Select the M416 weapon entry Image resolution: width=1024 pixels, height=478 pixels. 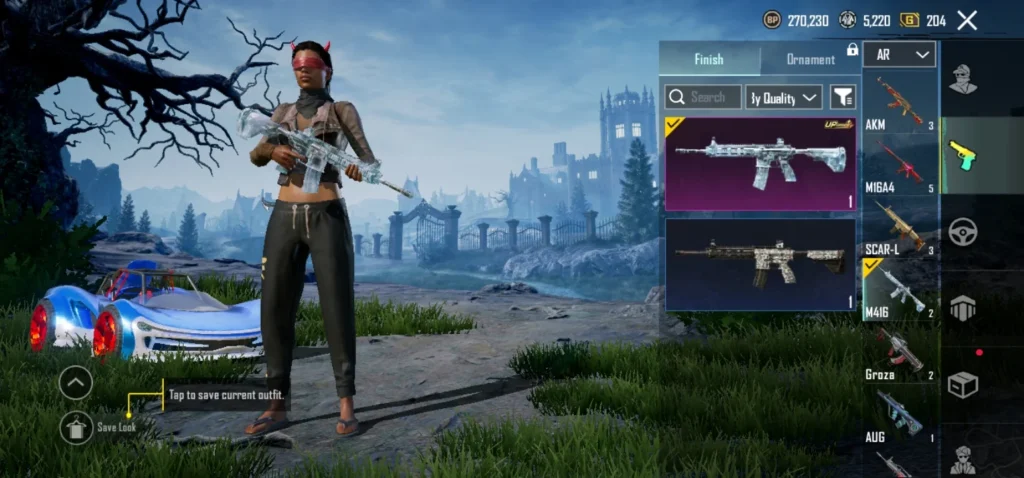(900, 290)
